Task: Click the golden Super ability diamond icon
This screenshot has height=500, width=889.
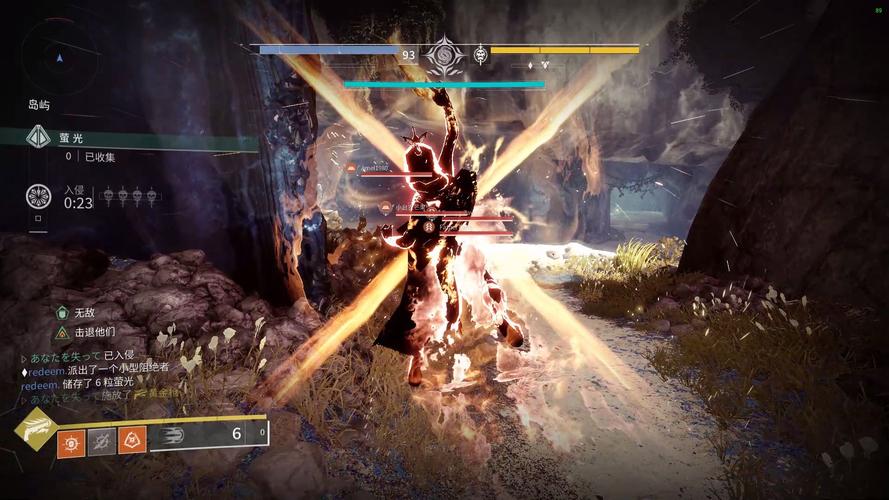Action: click(x=34, y=428)
